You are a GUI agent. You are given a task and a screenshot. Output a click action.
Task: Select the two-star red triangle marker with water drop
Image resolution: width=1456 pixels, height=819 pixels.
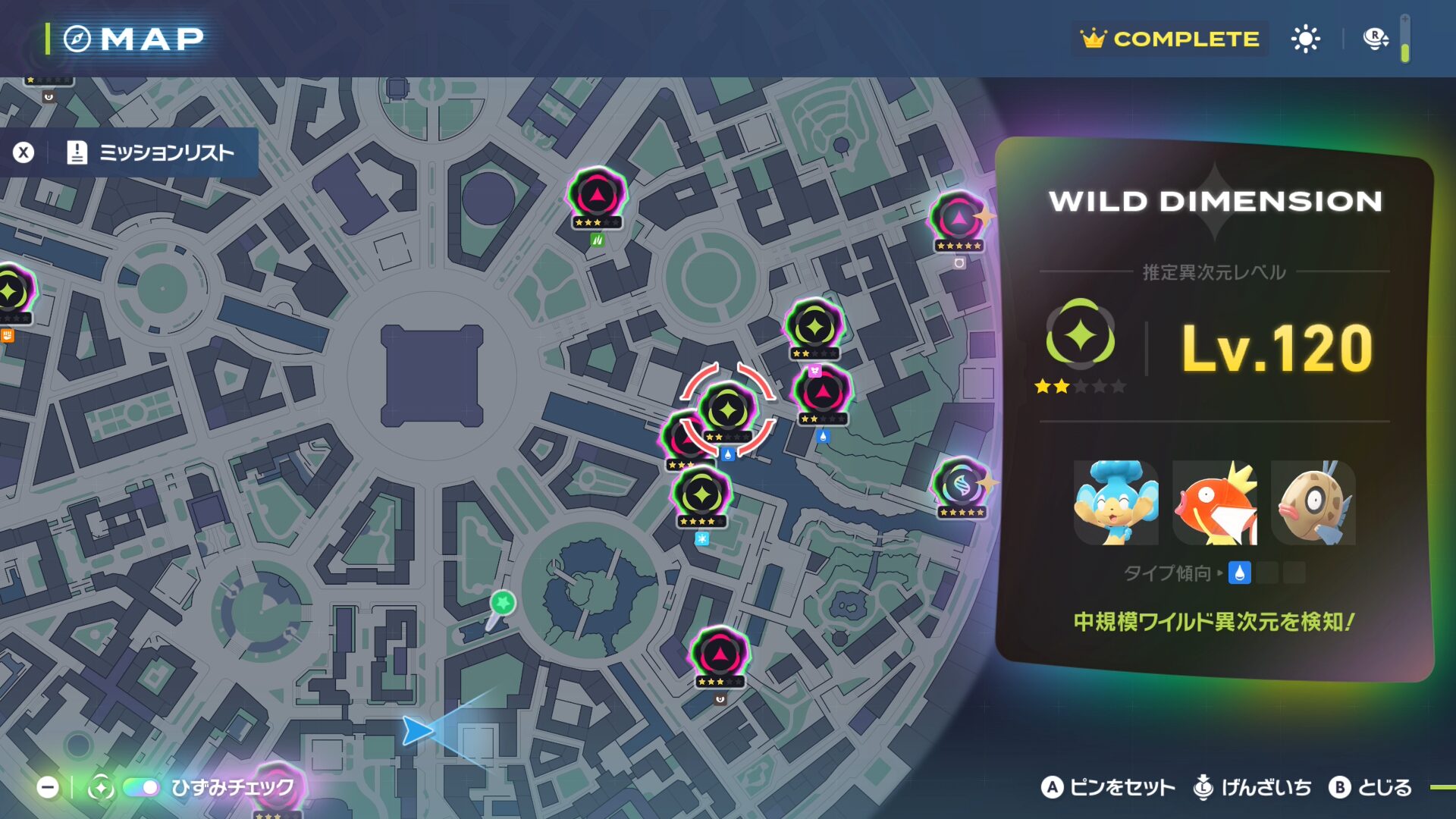(822, 393)
